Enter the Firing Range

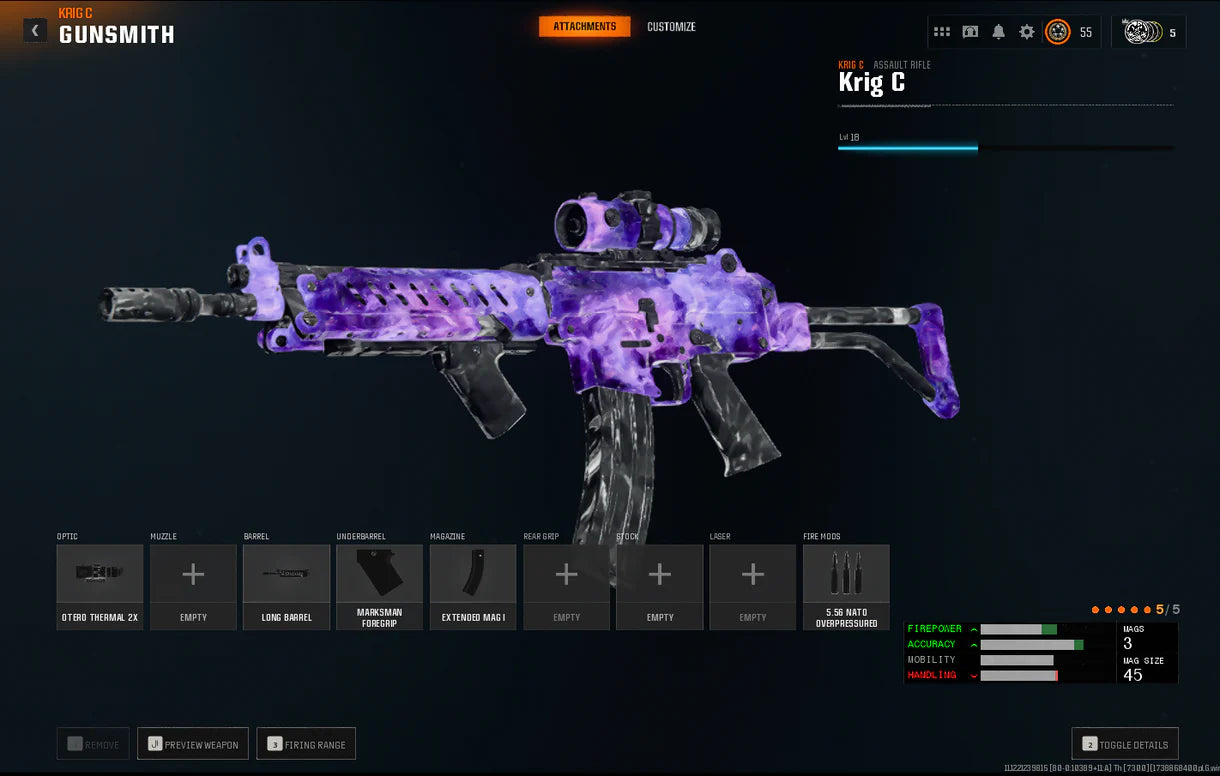coord(306,744)
